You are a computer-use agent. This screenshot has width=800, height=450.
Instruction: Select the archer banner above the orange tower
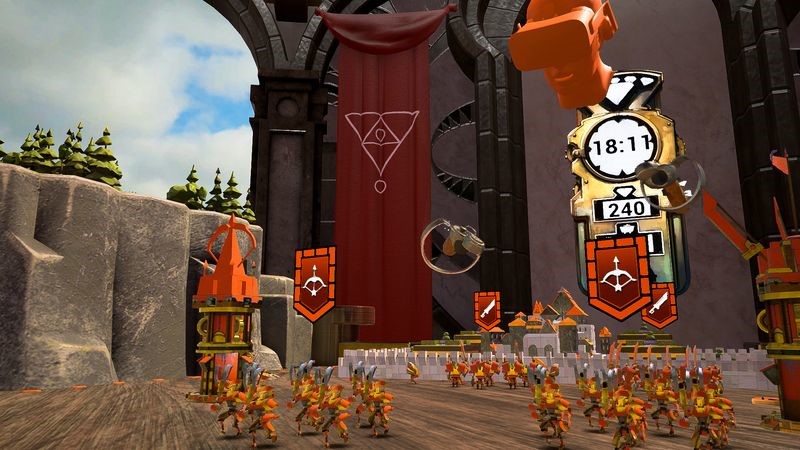316,283
